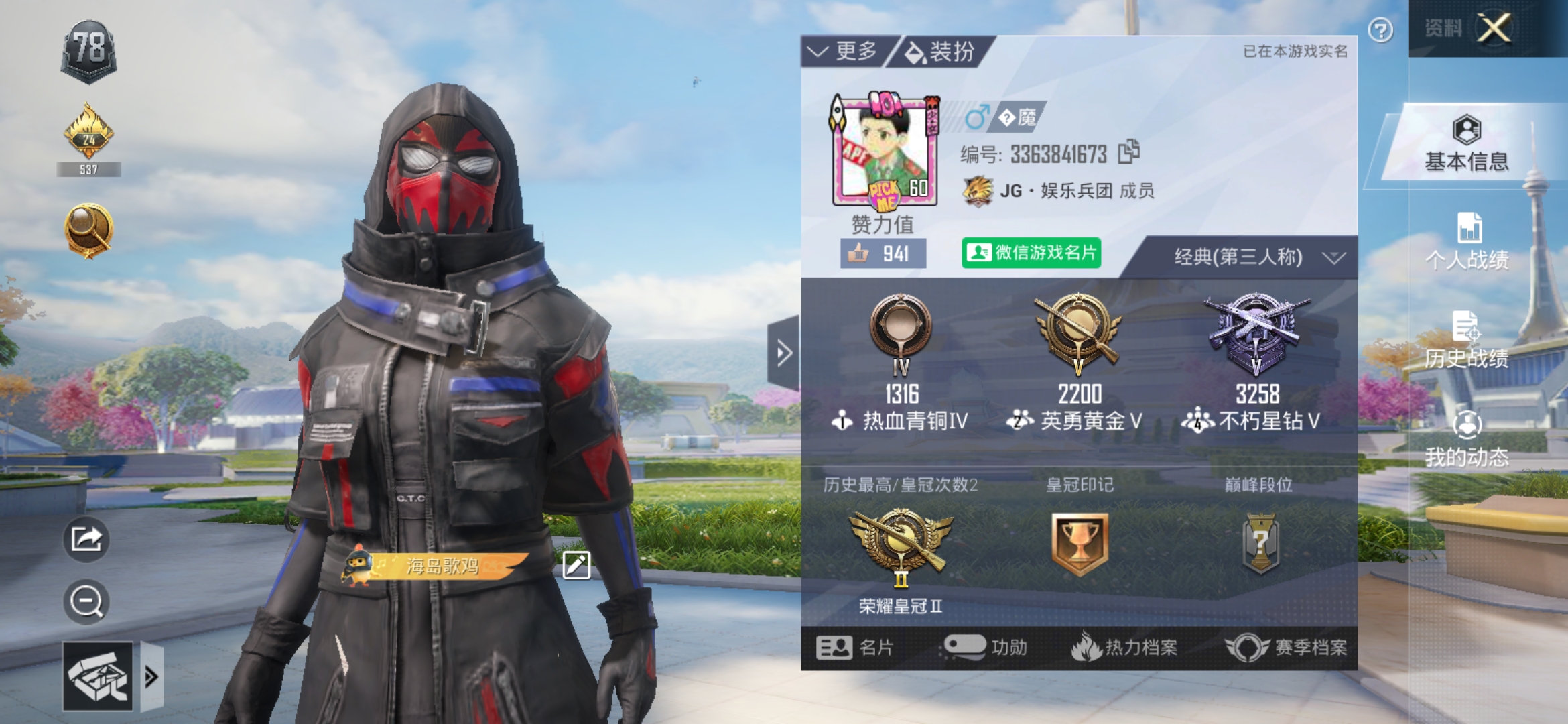1568x724 pixels.
Task: Edit the 海岛歌鸡 title with the pencil
Action: pyautogui.click(x=576, y=565)
